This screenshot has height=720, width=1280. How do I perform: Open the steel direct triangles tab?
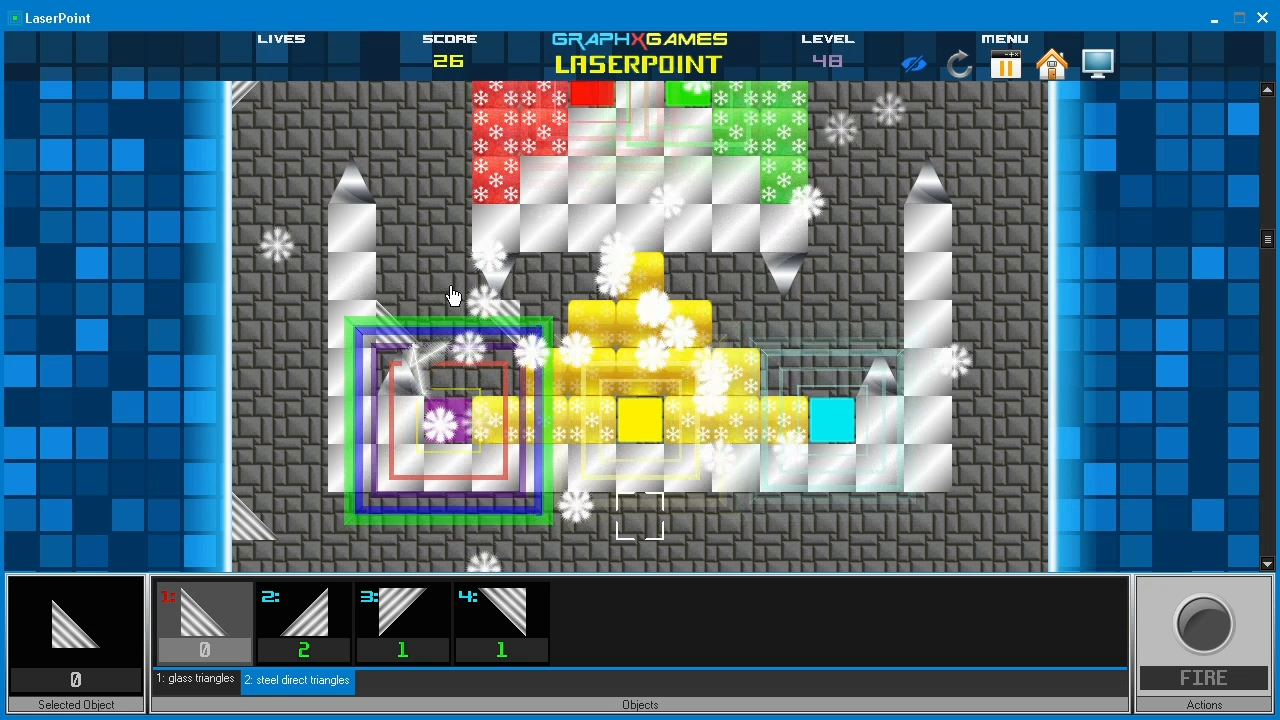(x=296, y=680)
